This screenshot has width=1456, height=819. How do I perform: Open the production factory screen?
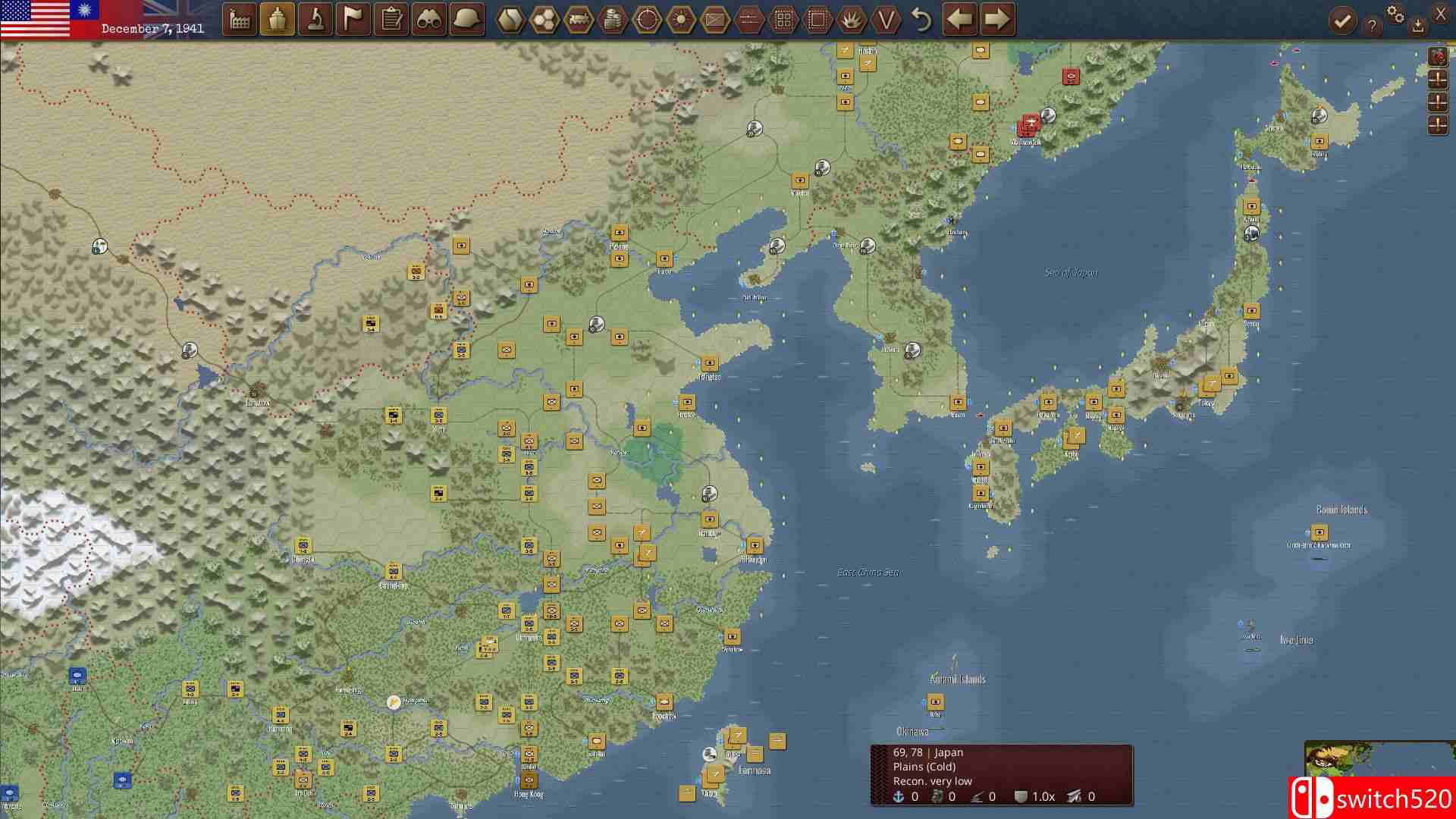(240, 19)
